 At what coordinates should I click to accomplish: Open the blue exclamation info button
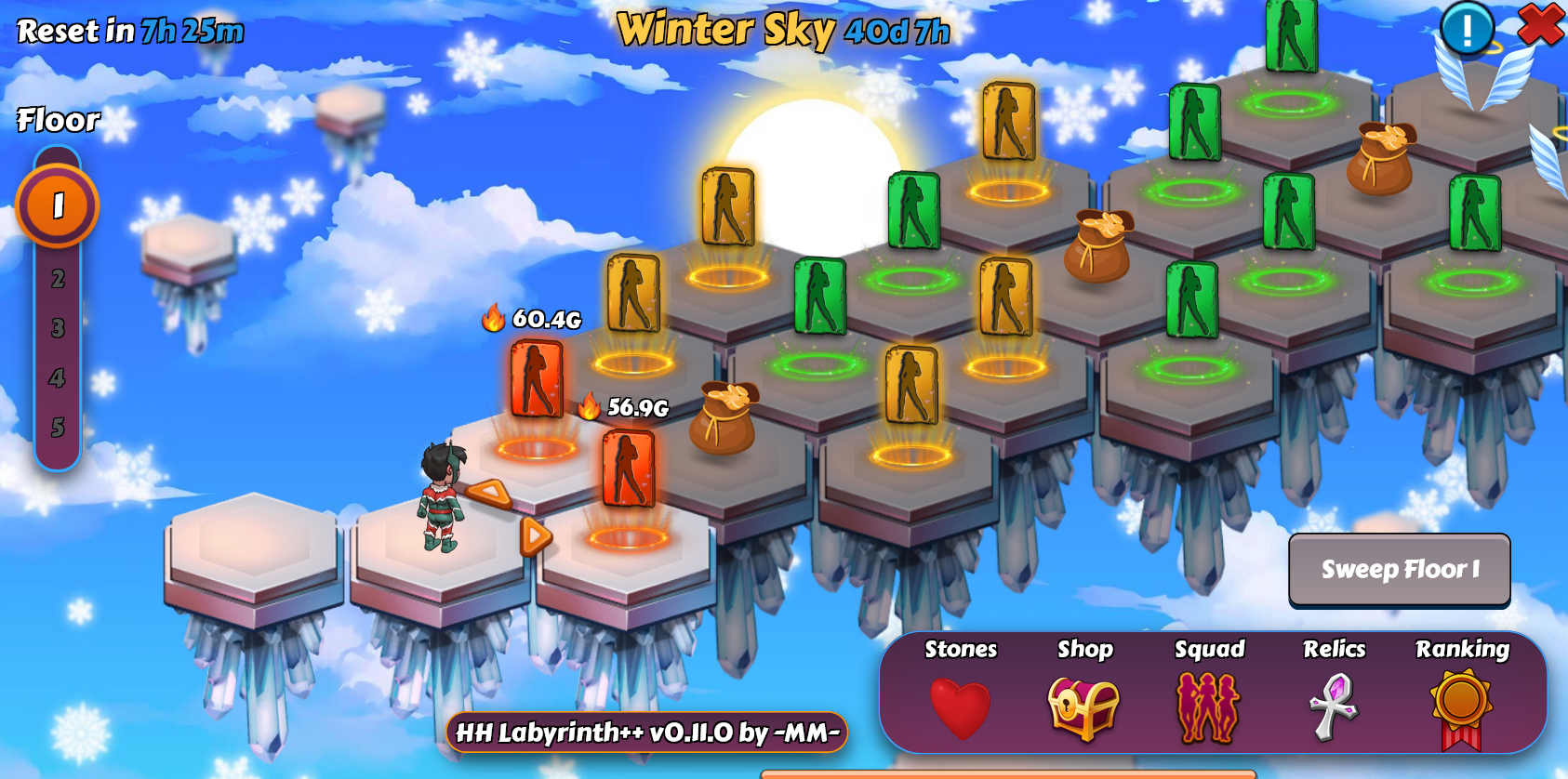(1467, 30)
